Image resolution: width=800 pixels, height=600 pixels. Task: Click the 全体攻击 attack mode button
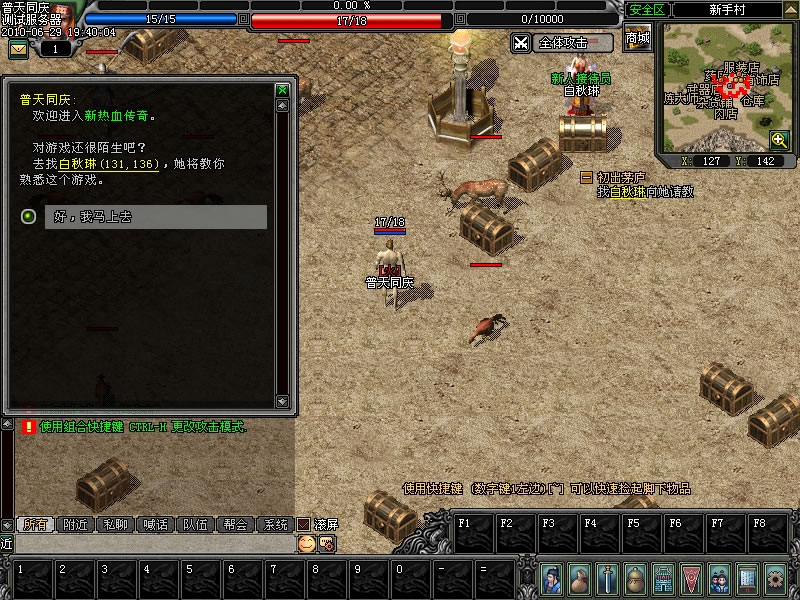pos(562,43)
